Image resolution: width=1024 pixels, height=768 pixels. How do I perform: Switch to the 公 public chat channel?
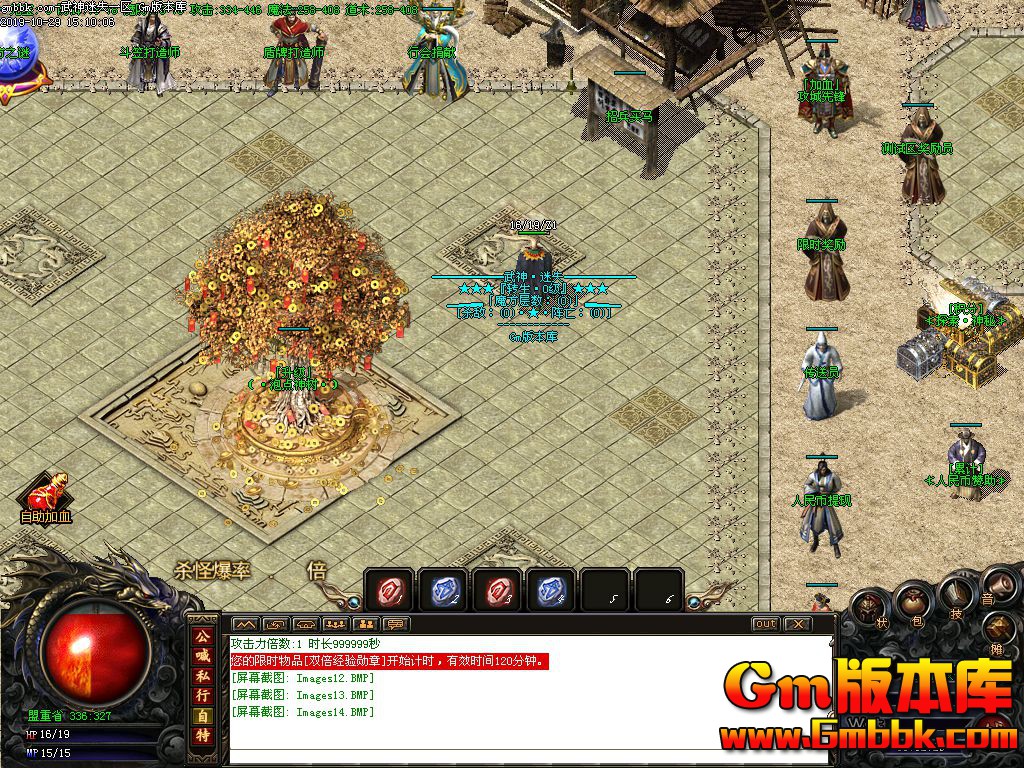203,635
